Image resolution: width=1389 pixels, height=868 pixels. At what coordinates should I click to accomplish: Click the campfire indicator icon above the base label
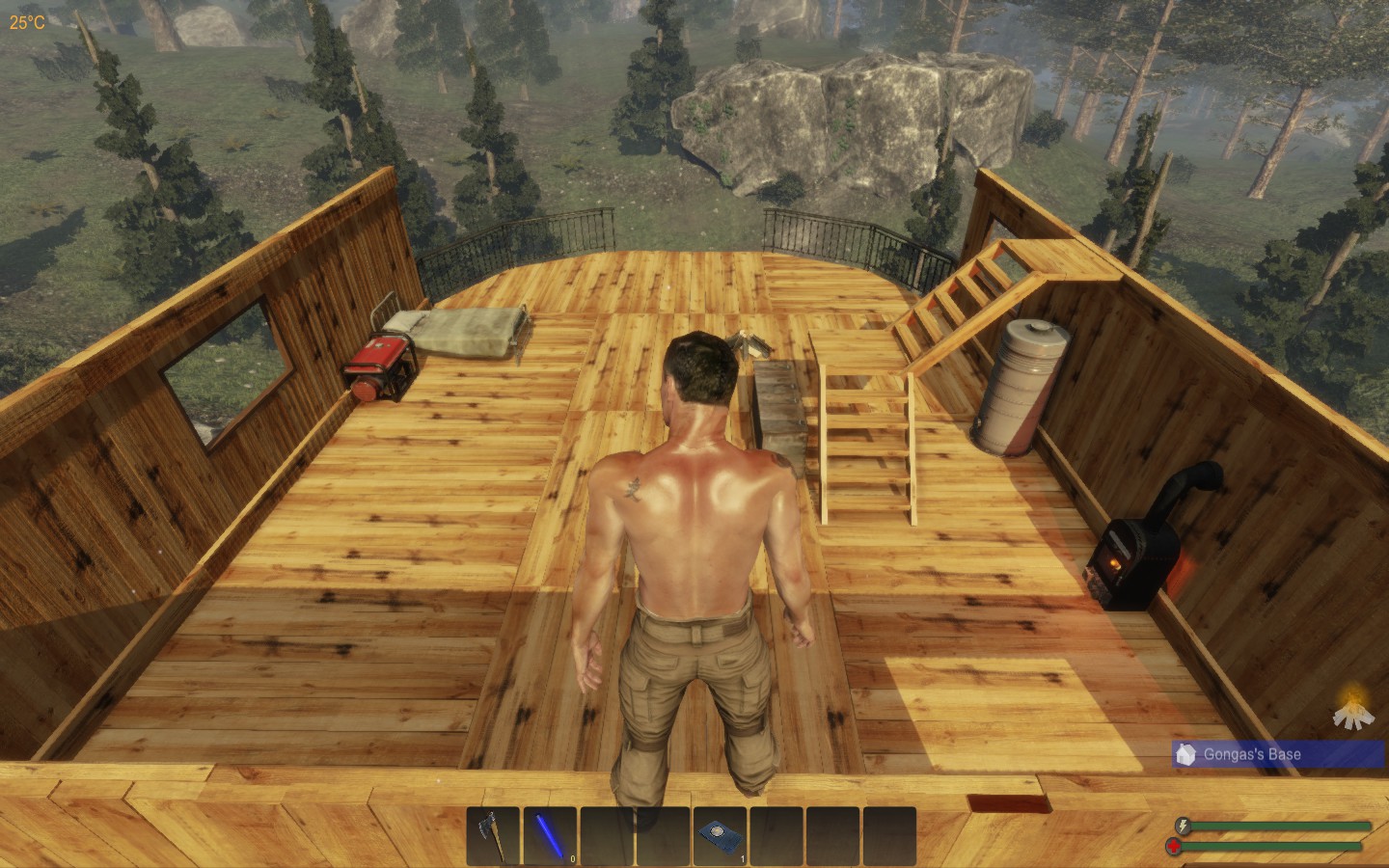1354,714
